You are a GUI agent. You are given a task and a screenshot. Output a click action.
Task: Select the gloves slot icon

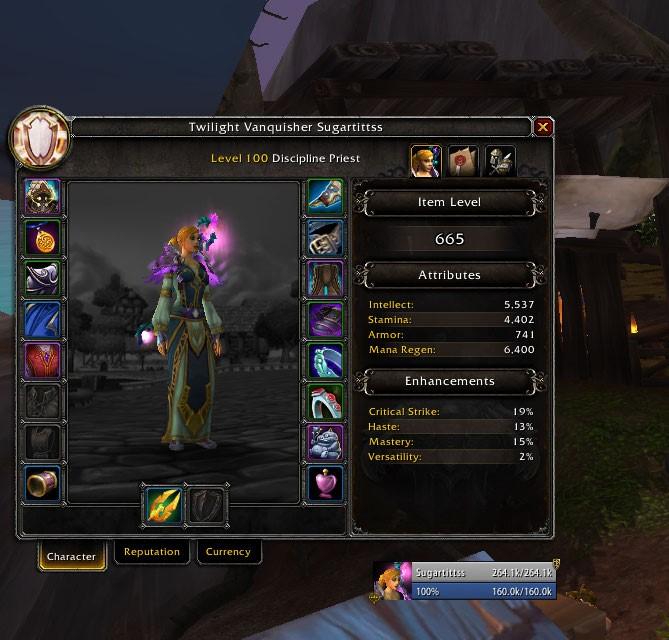tap(325, 197)
